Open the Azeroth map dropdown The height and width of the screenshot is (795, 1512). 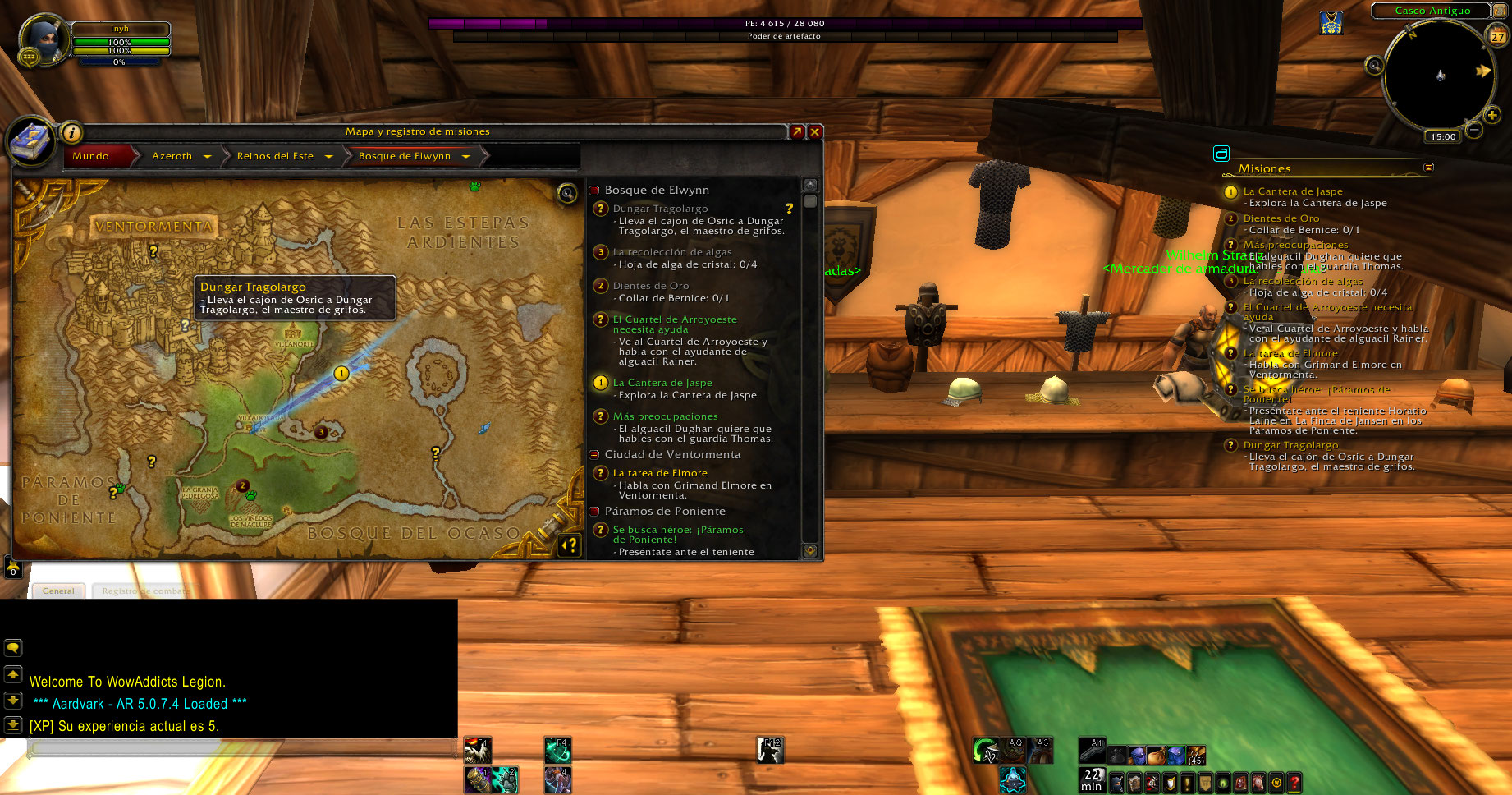coord(208,156)
